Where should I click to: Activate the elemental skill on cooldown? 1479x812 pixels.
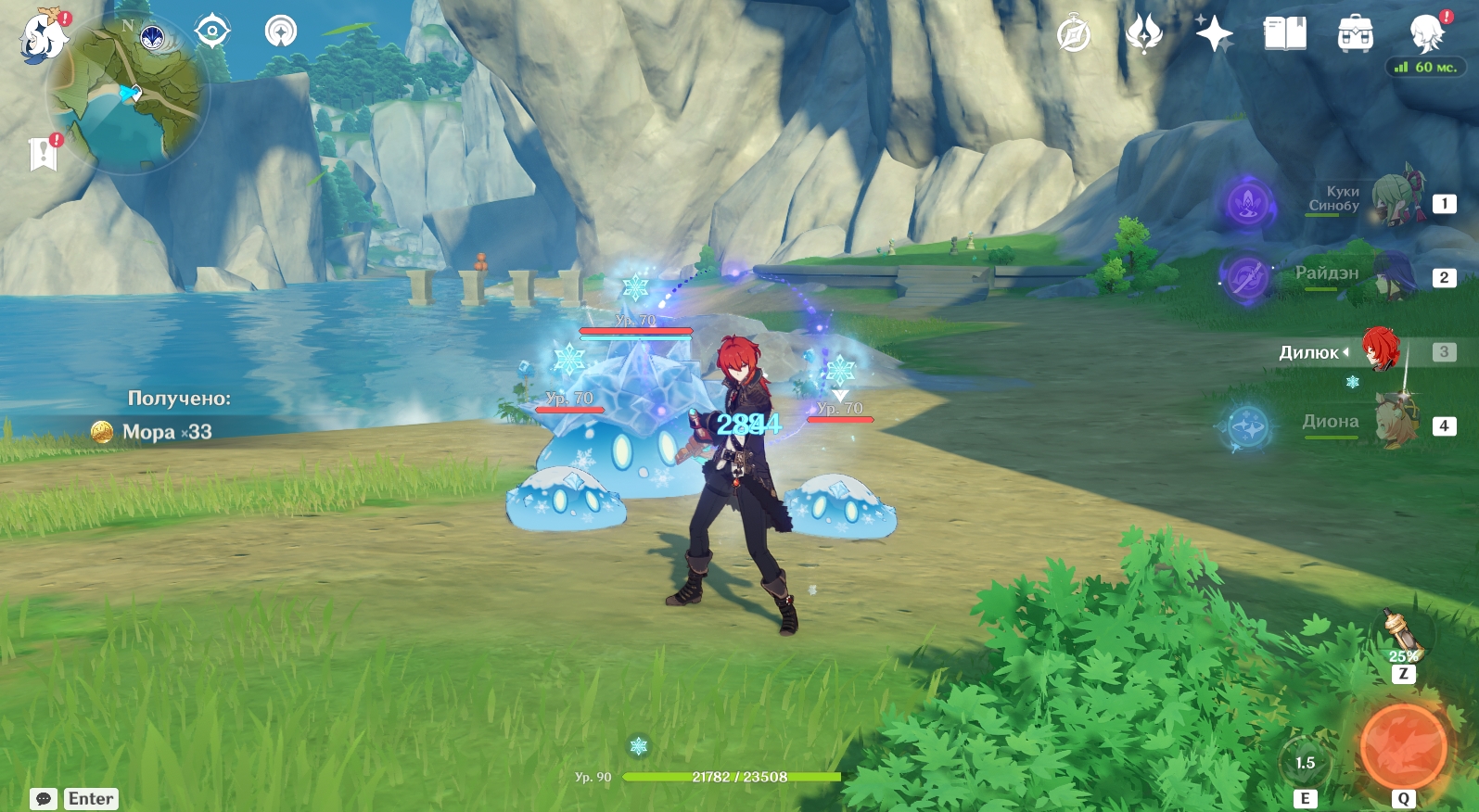pos(1305,763)
